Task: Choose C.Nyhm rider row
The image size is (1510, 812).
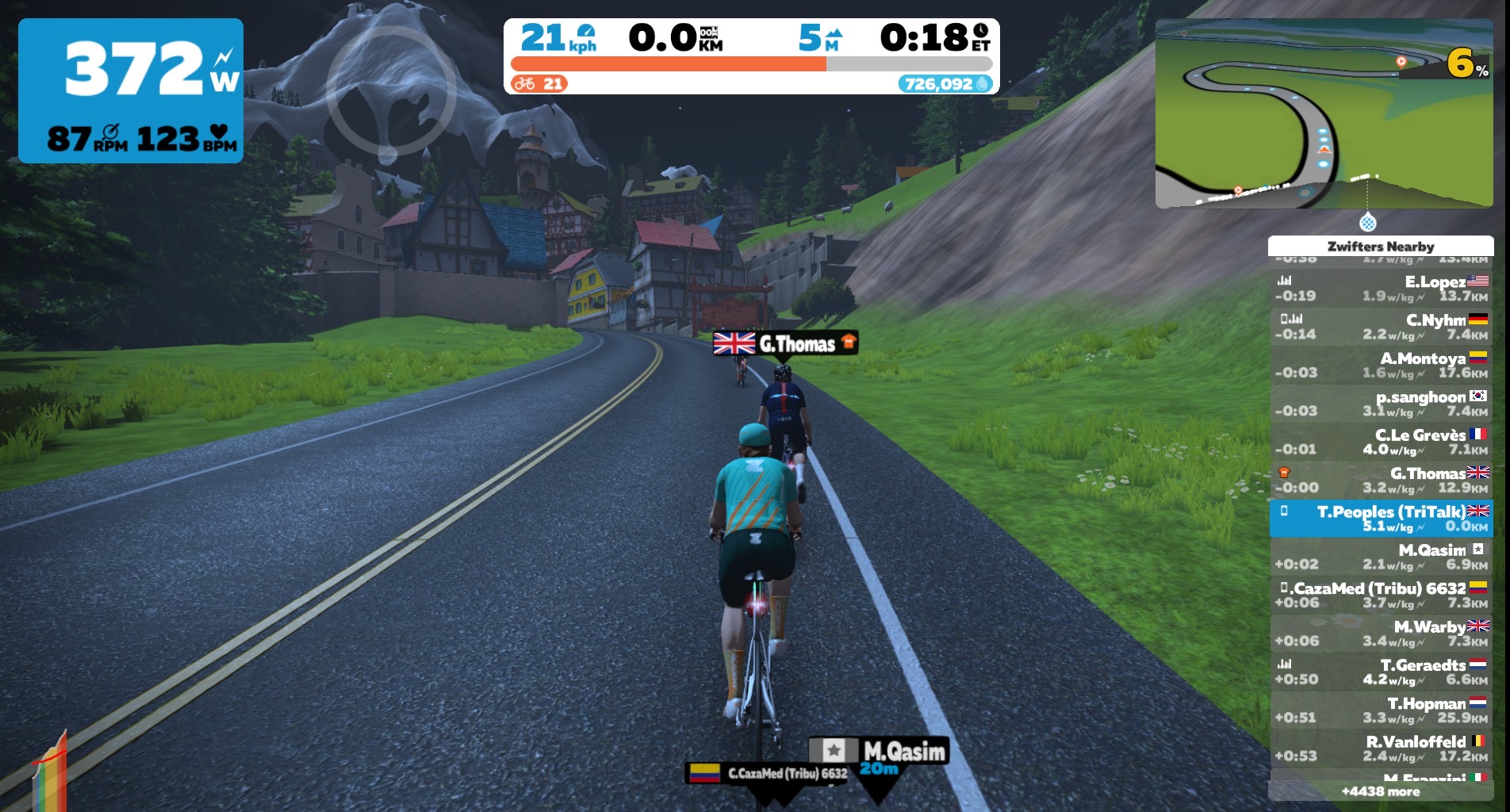Action: tap(1381, 327)
